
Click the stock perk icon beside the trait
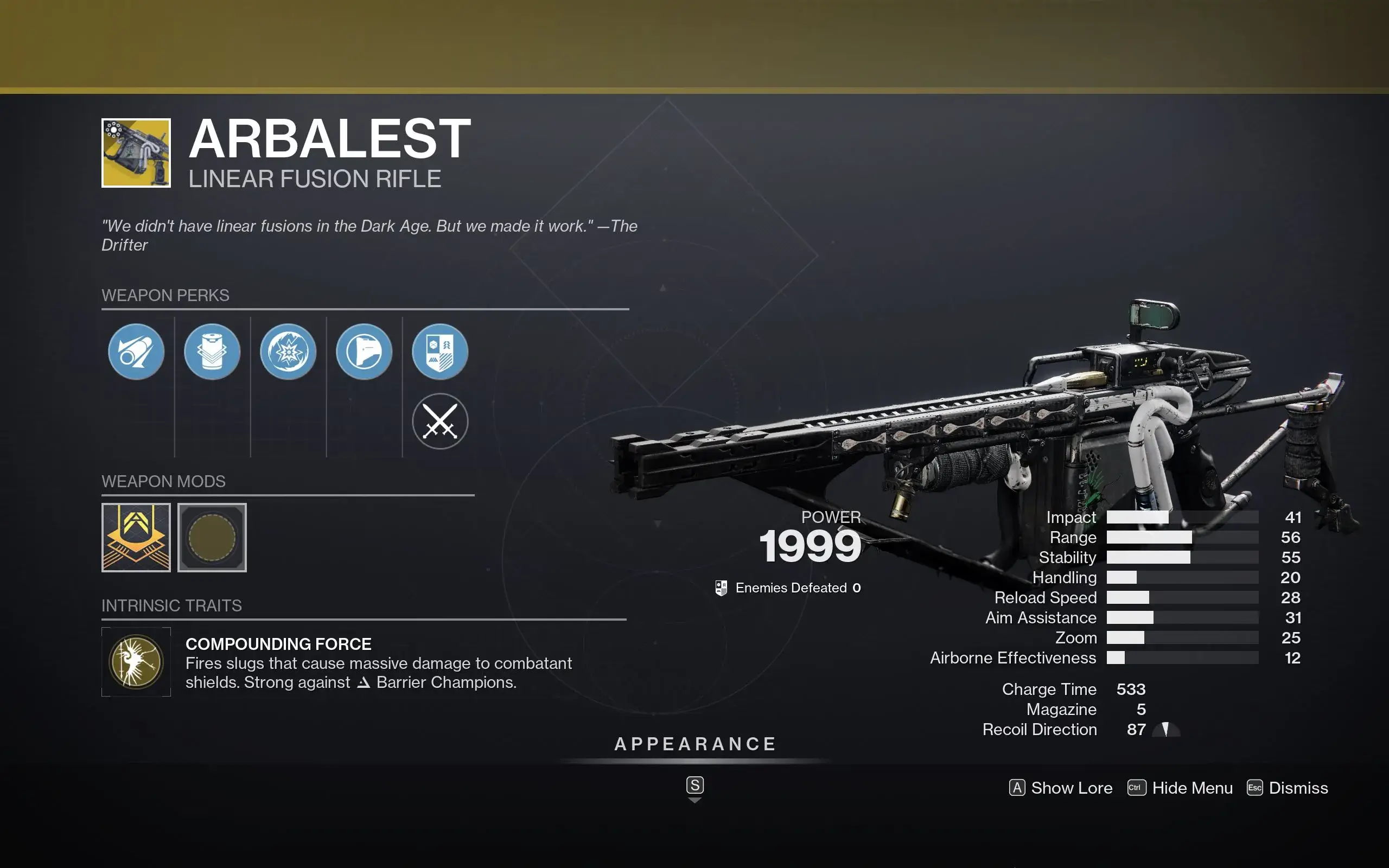pos(365,352)
